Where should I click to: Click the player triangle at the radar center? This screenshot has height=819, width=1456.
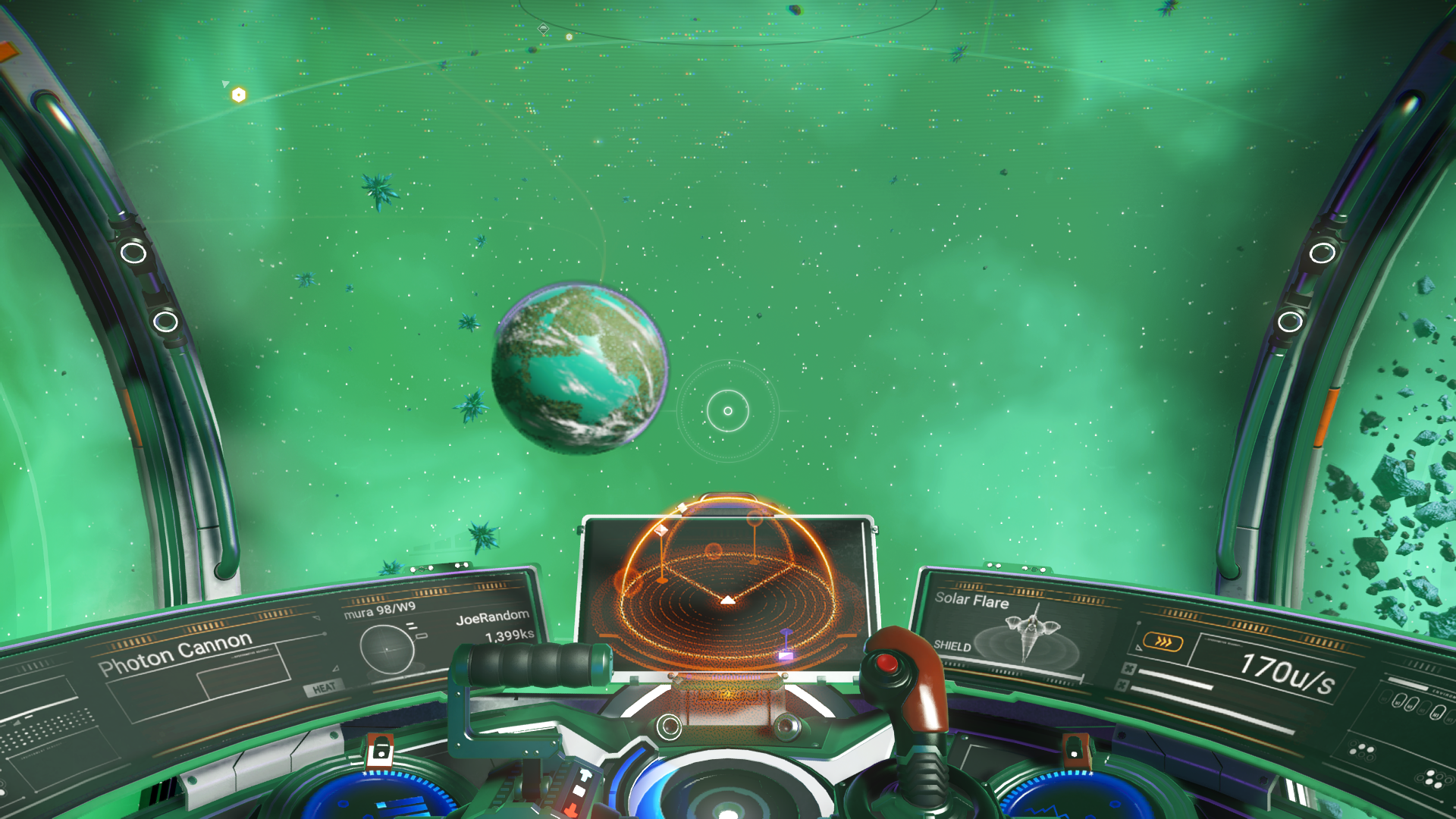point(727,600)
